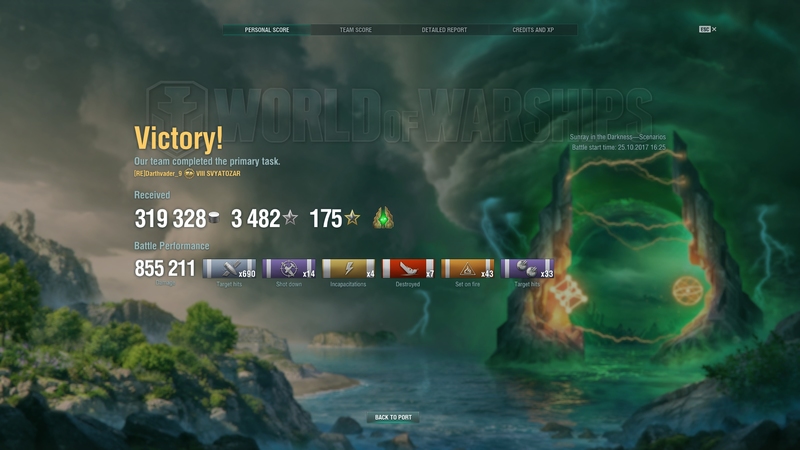
Task: Click the Back to Port button
Action: 393,417
